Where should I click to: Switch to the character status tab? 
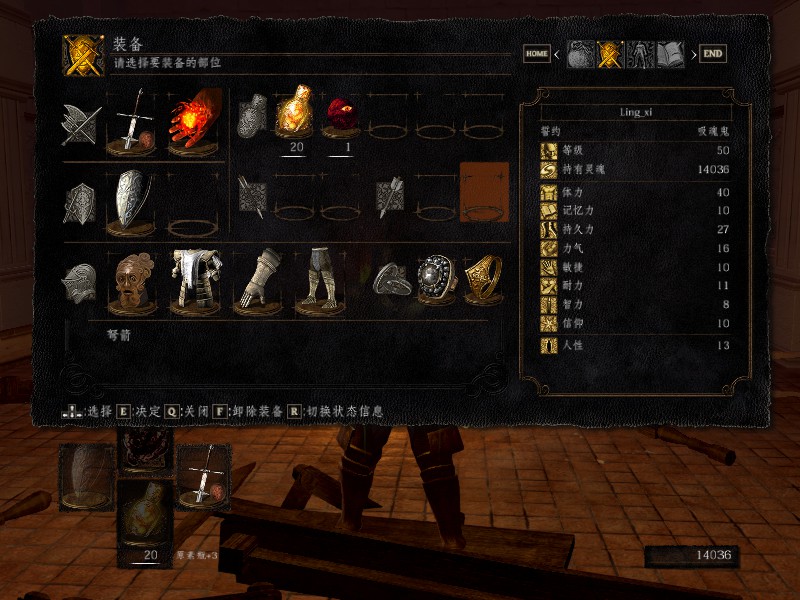click(x=640, y=54)
